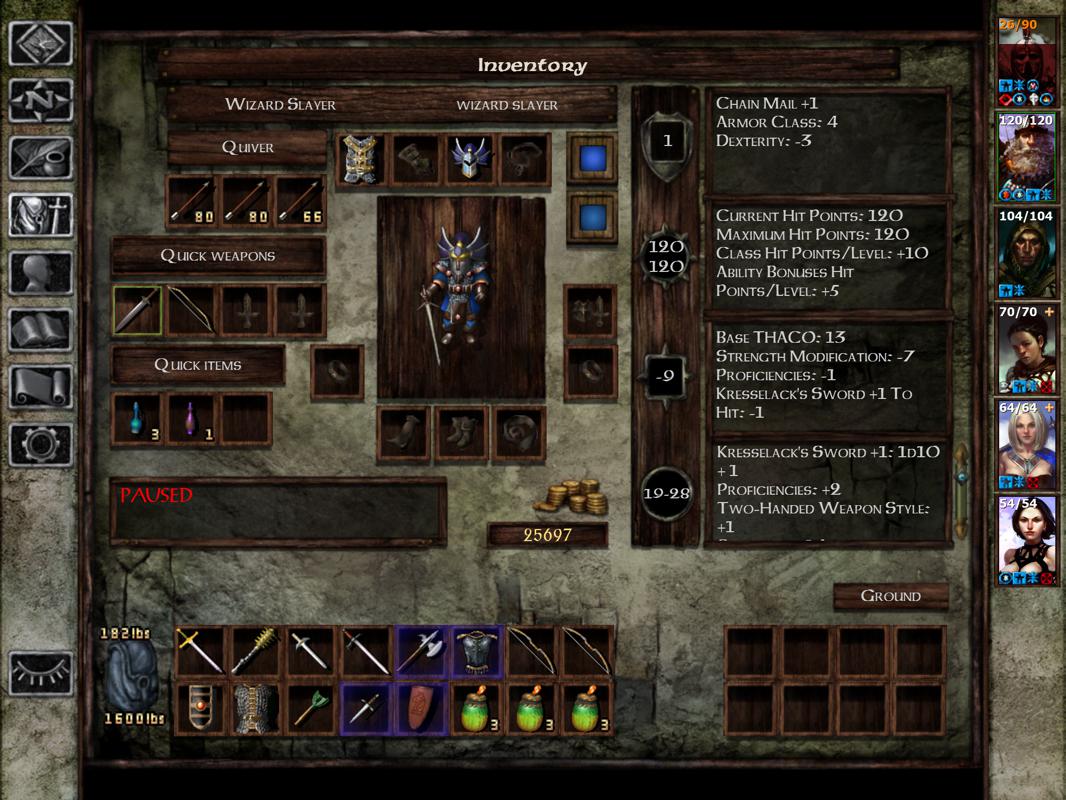The width and height of the screenshot is (1066, 800).
Task: Open the area map with the compass button
Action: point(41,101)
